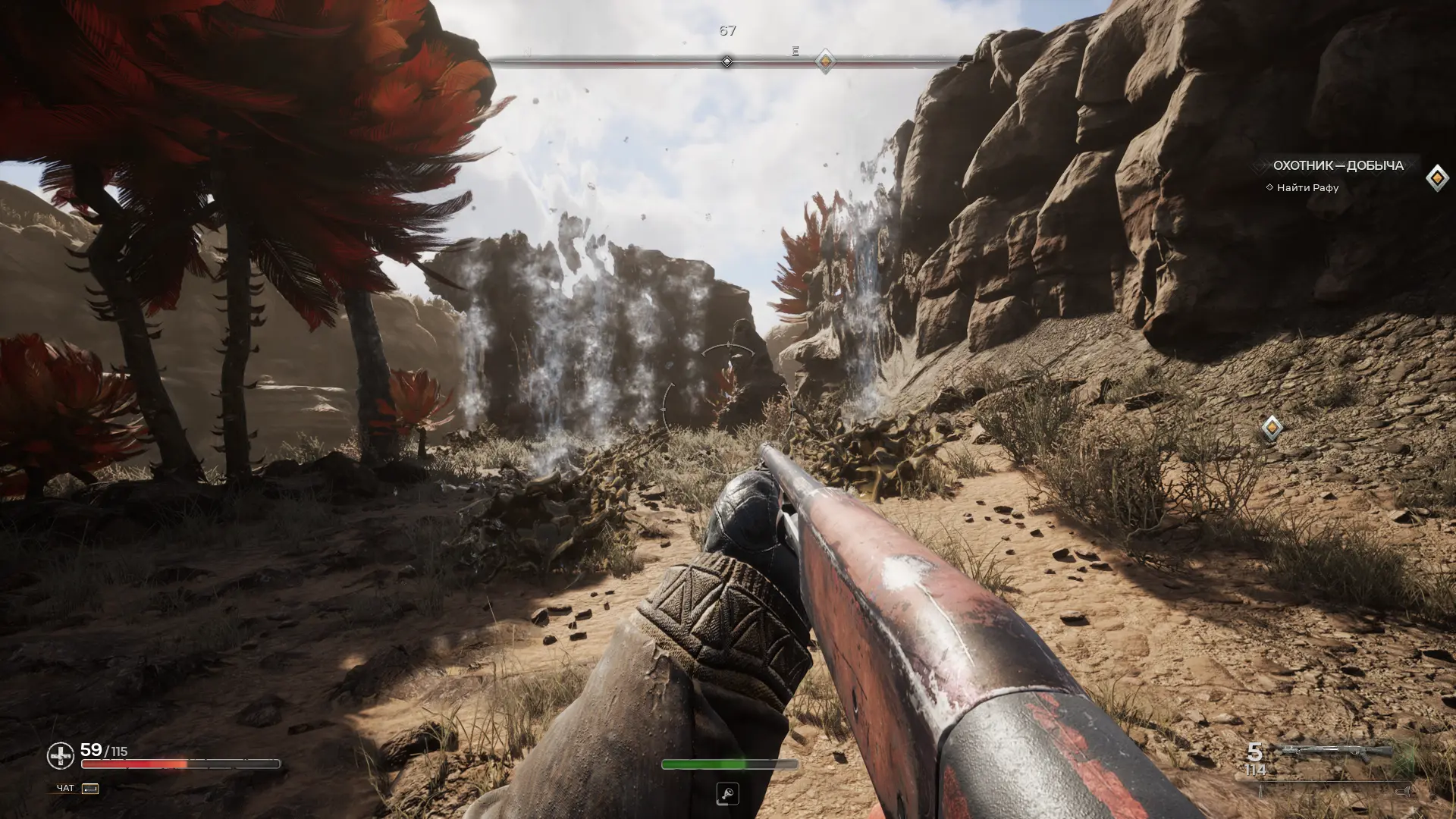Click the small white diamond compass marker
The image size is (1456, 819).
click(x=726, y=61)
